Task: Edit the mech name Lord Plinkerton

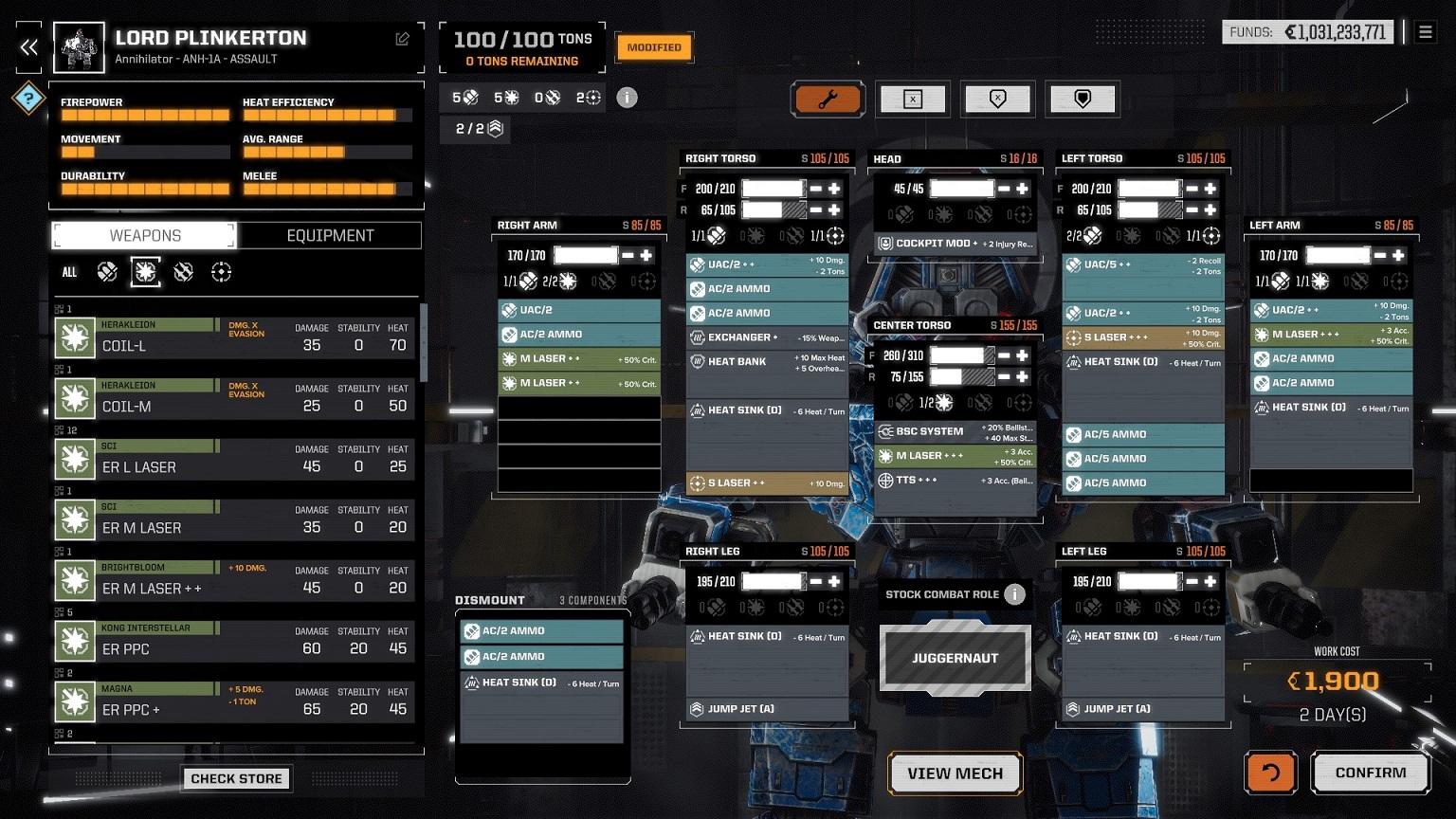Action: (403, 39)
